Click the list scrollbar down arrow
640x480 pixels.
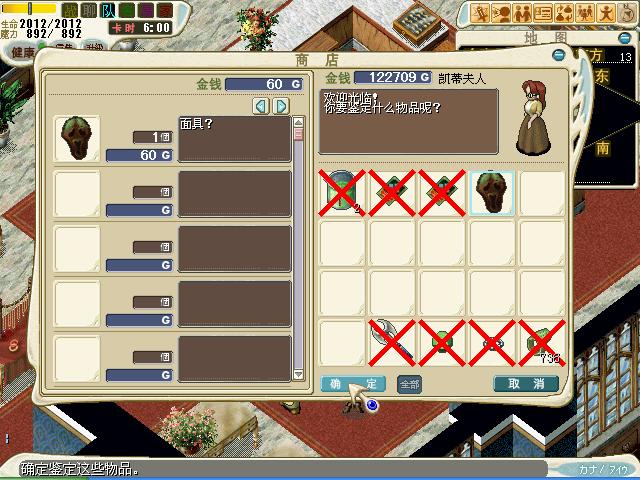point(298,374)
